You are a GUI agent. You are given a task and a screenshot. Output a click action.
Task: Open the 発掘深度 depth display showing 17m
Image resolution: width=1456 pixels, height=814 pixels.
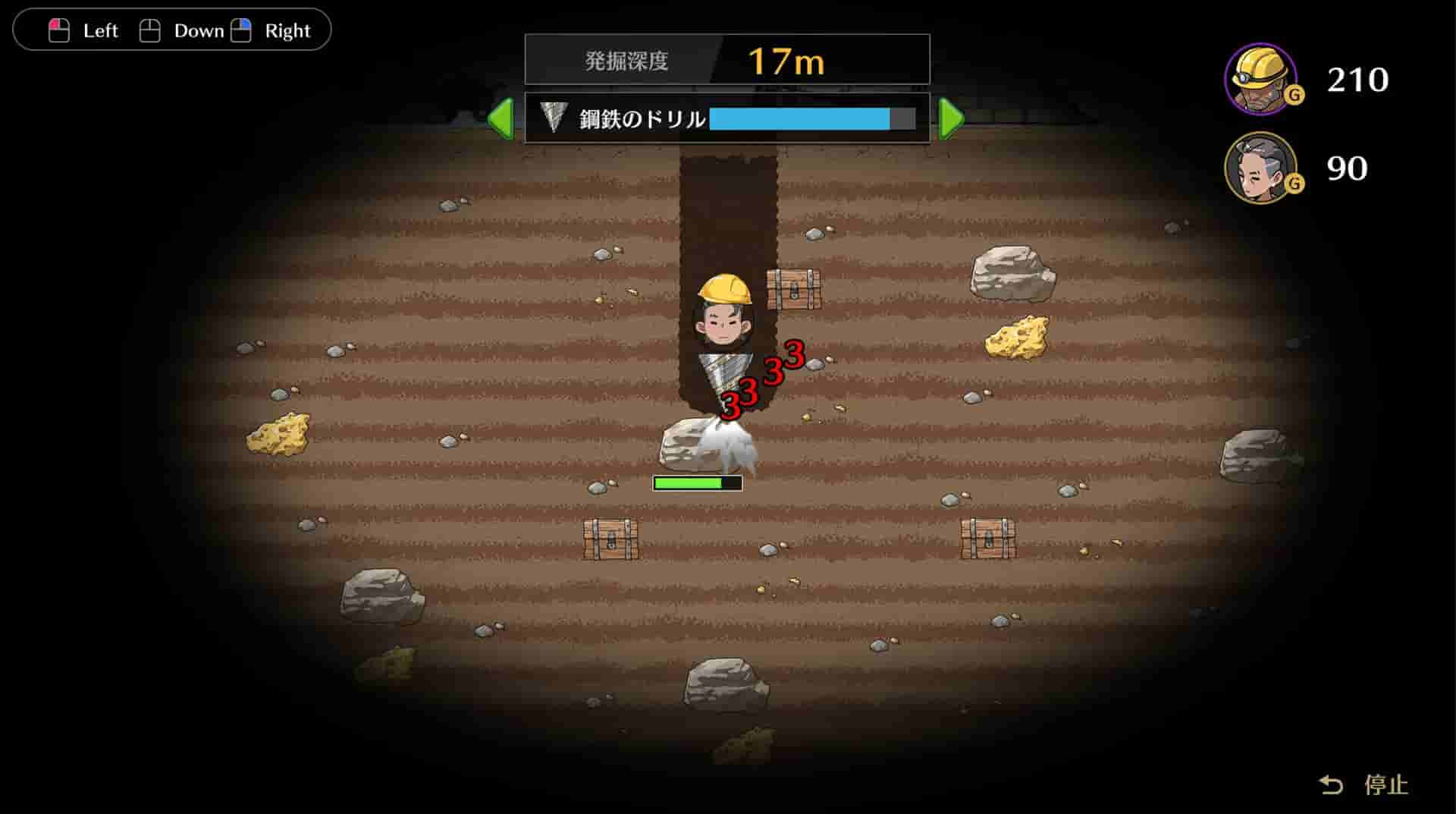click(x=728, y=61)
